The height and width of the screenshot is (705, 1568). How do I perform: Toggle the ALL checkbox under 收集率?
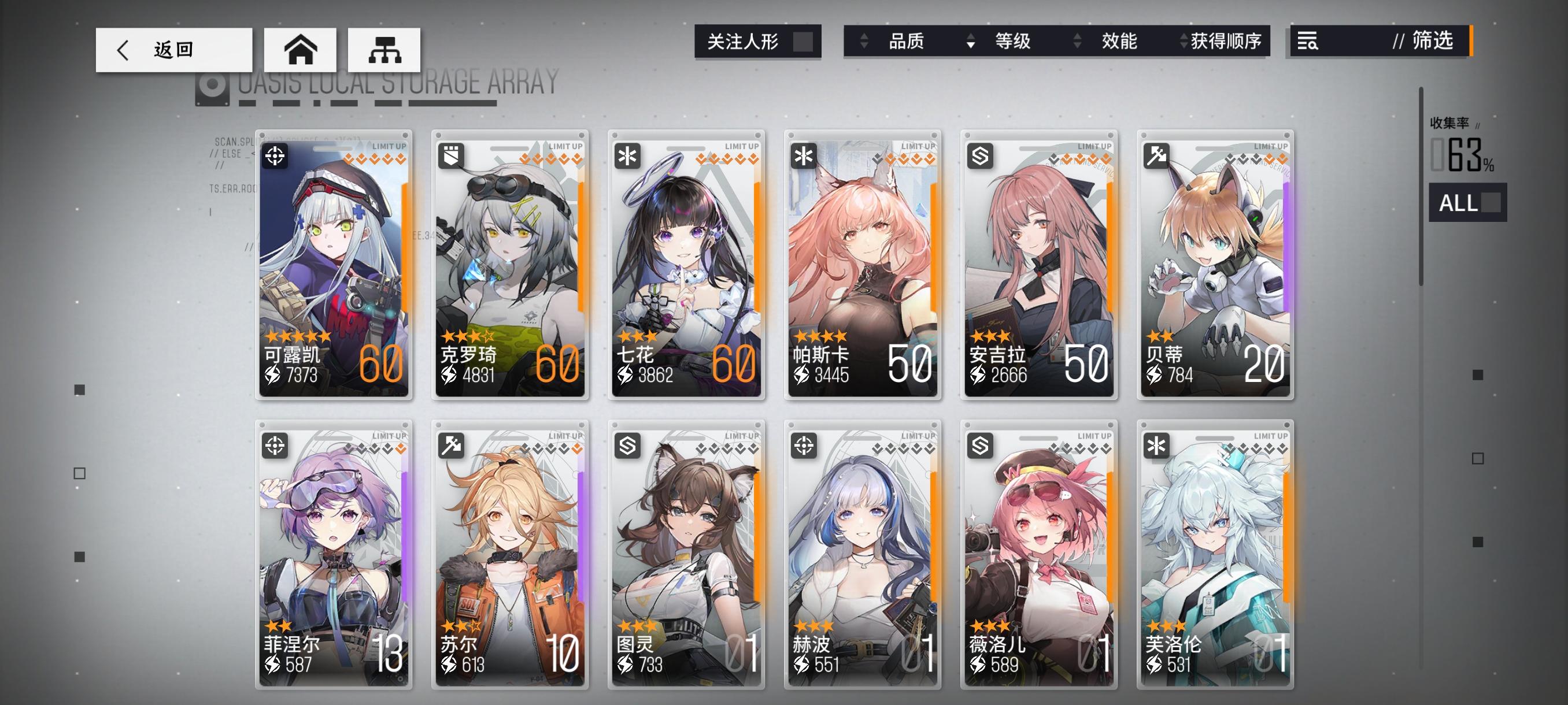pyautogui.click(x=1492, y=204)
